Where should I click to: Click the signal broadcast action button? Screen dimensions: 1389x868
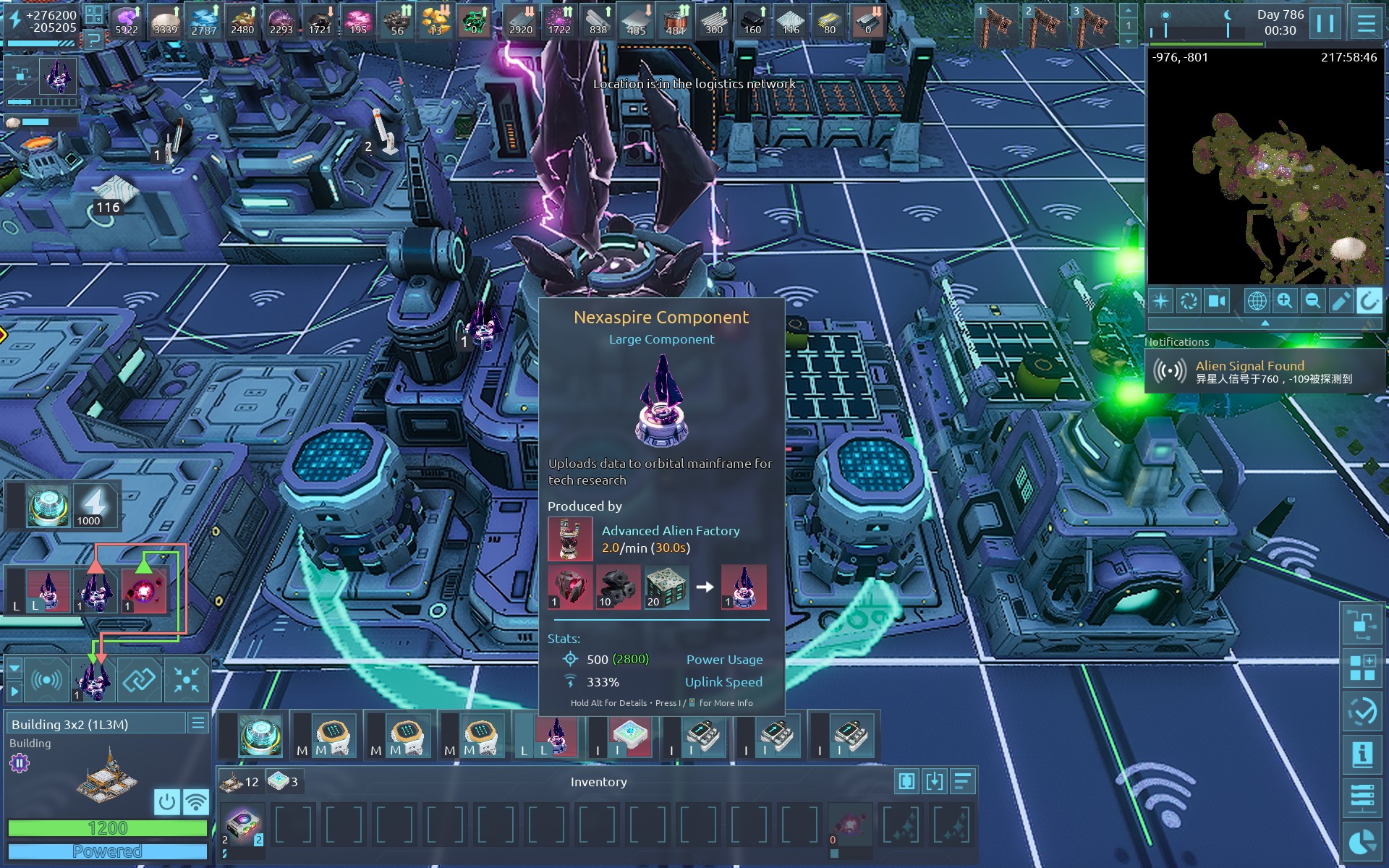(x=46, y=680)
